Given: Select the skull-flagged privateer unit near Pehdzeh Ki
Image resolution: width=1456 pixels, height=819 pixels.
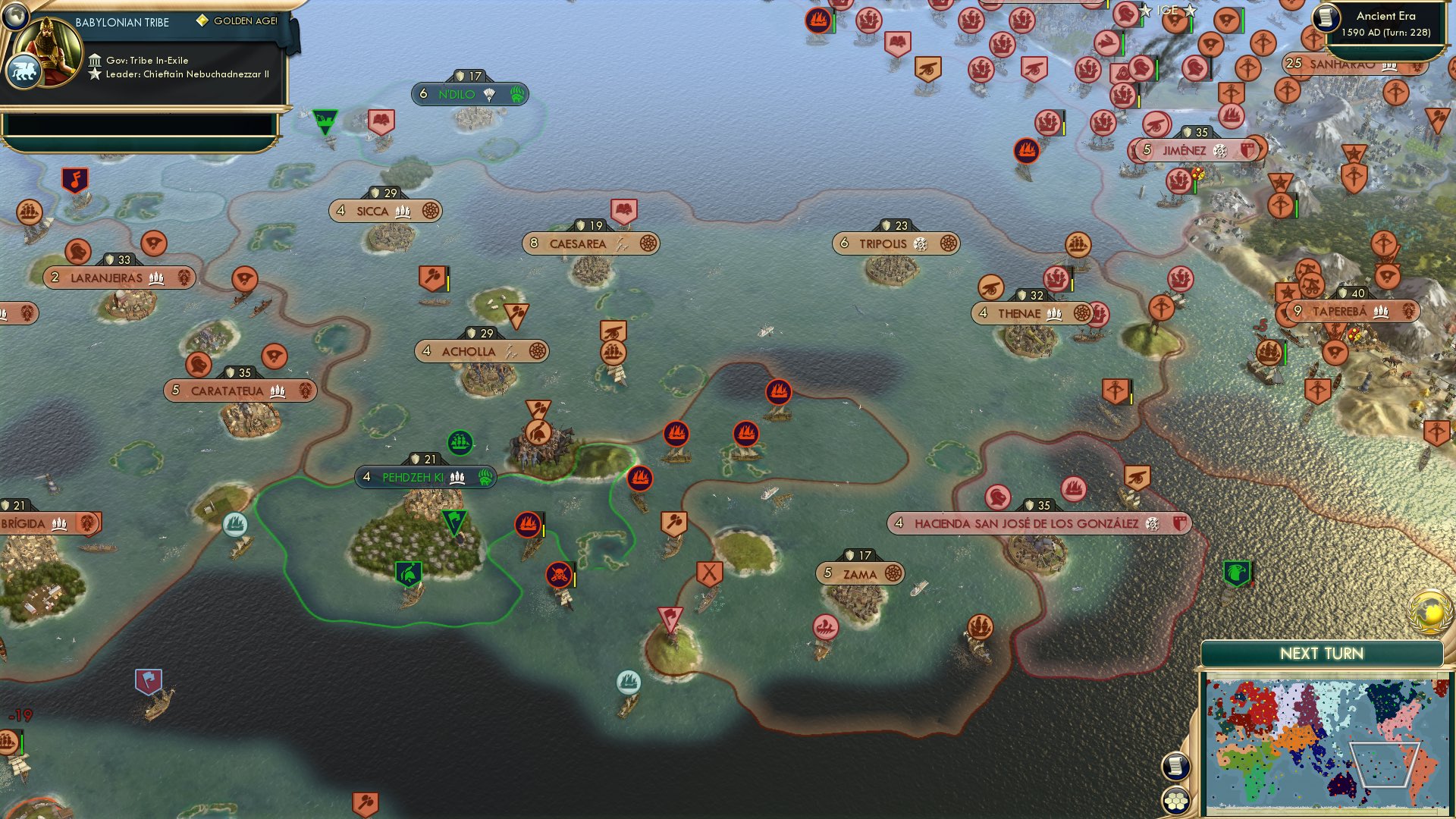Looking at the screenshot, I should pos(559,574).
